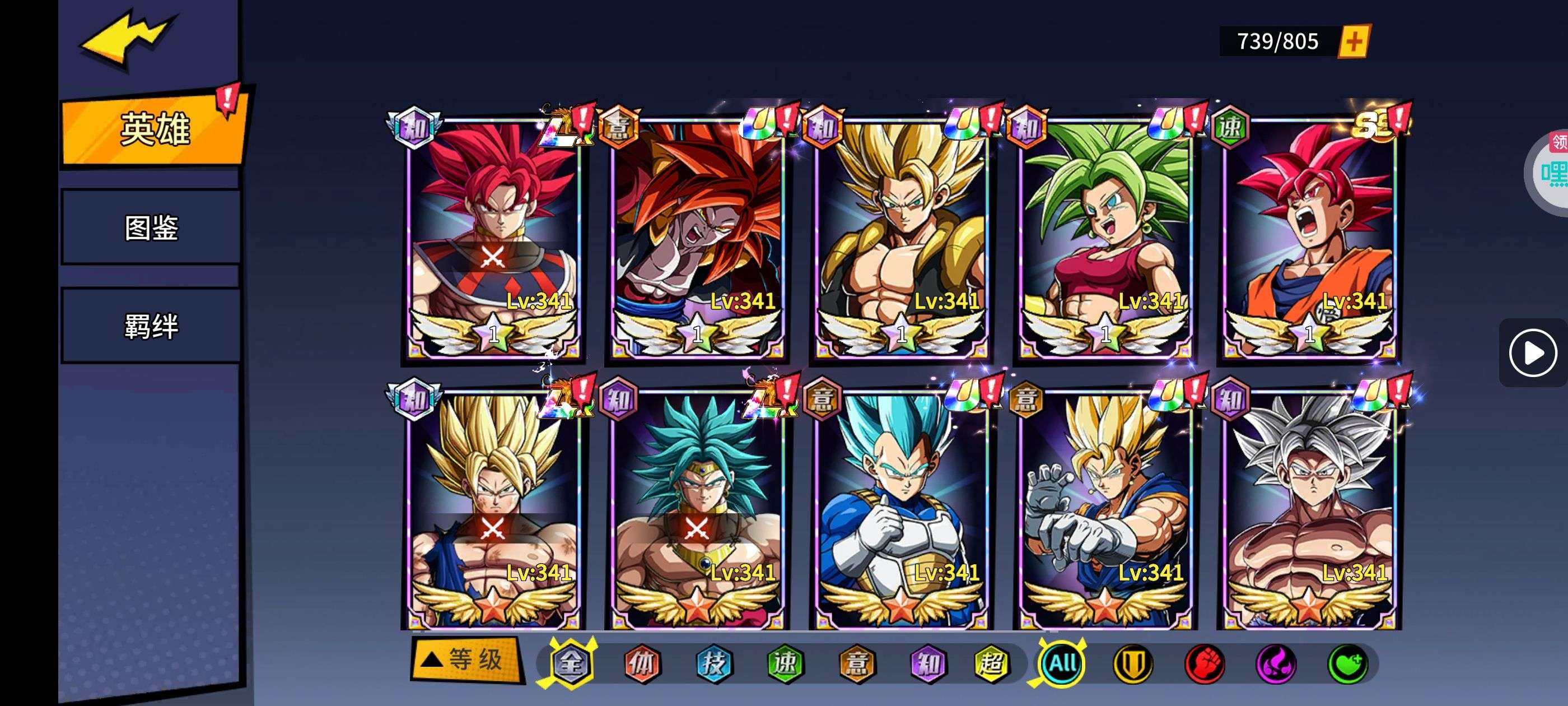This screenshot has height=706, width=1568.
Task: Click the play button on right edge
Action: tap(1532, 352)
